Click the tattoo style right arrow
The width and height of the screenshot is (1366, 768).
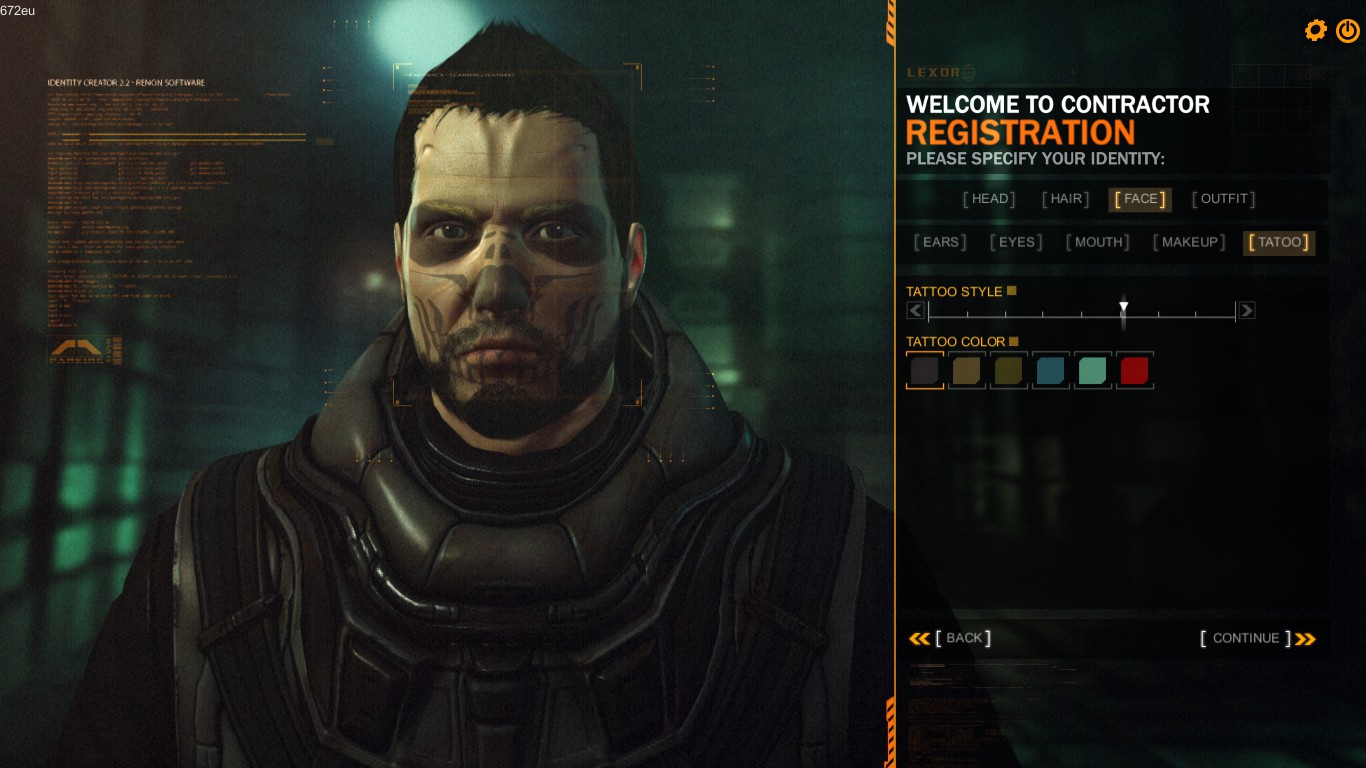point(1246,311)
